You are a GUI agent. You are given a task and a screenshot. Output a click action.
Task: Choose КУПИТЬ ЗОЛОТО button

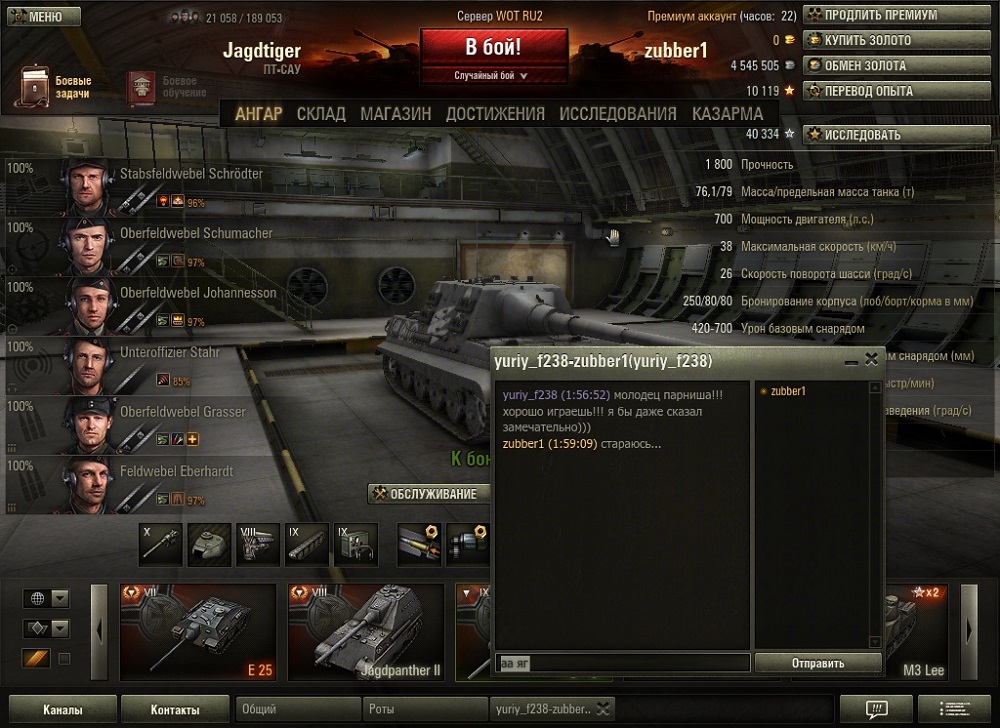tap(858, 40)
